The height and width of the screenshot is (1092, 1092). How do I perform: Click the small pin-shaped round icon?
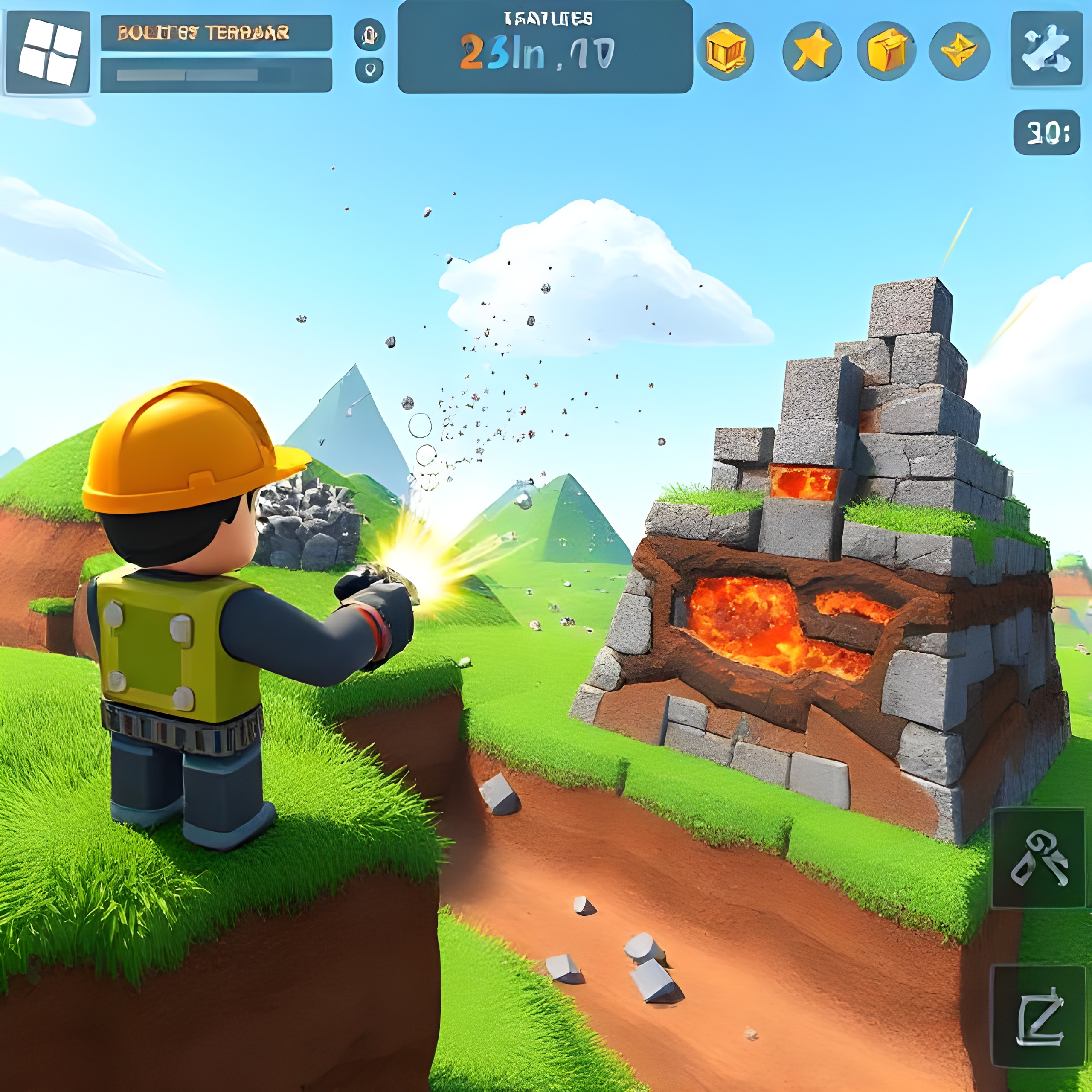pyautogui.click(x=370, y=70)
